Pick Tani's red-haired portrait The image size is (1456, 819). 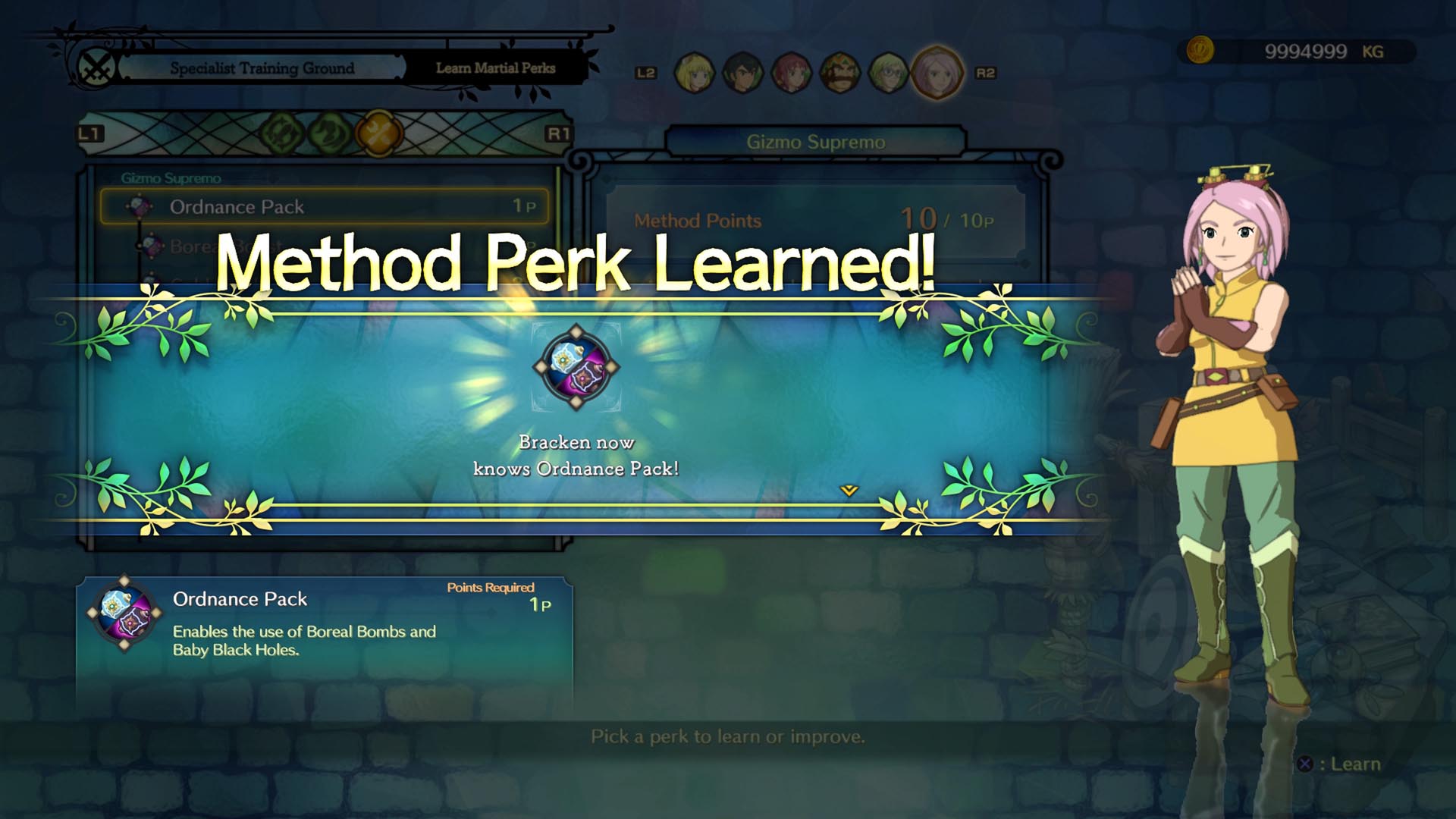coord(791,73)
